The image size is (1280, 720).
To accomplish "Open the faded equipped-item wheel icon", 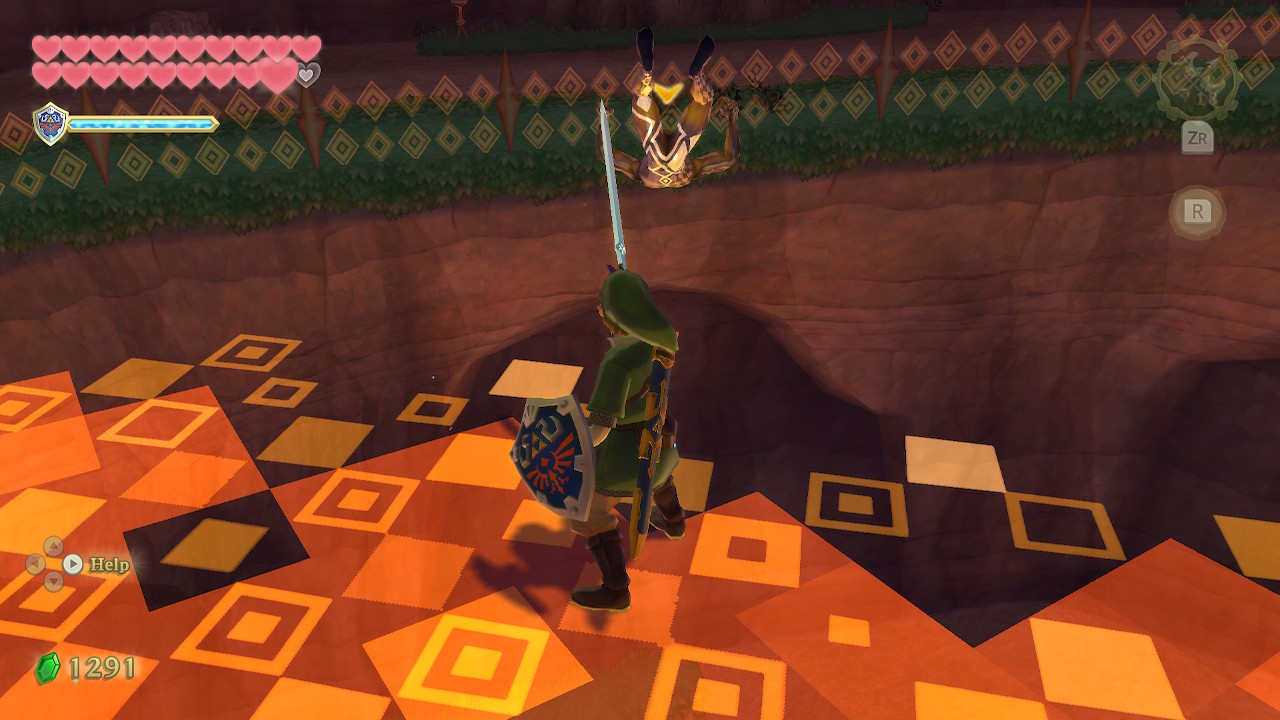I will 1195,79.
